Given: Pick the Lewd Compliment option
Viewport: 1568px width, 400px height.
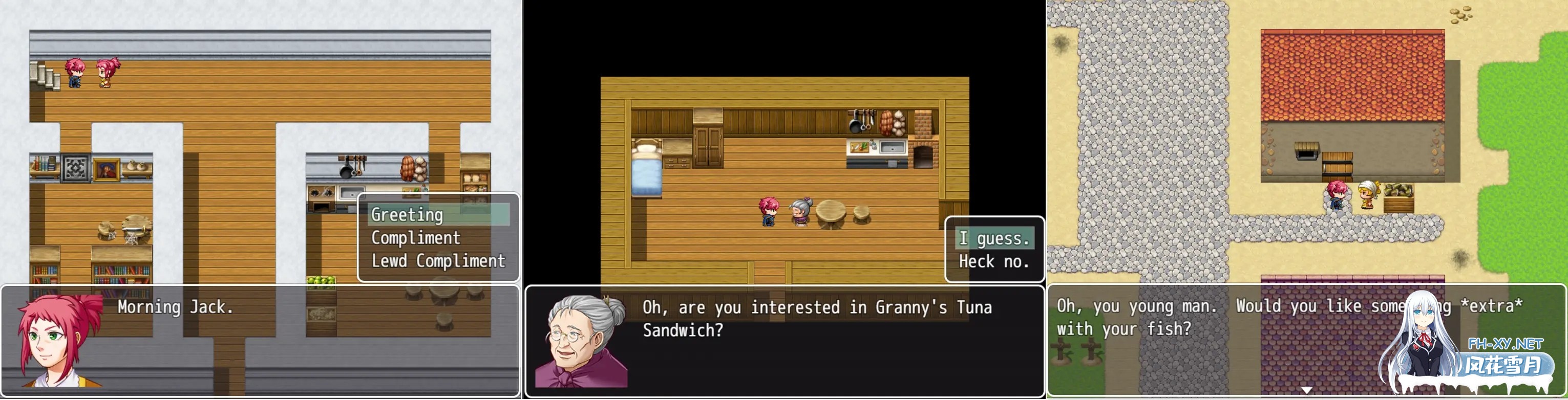Looking at the screenshot, I should pos(438,261).
